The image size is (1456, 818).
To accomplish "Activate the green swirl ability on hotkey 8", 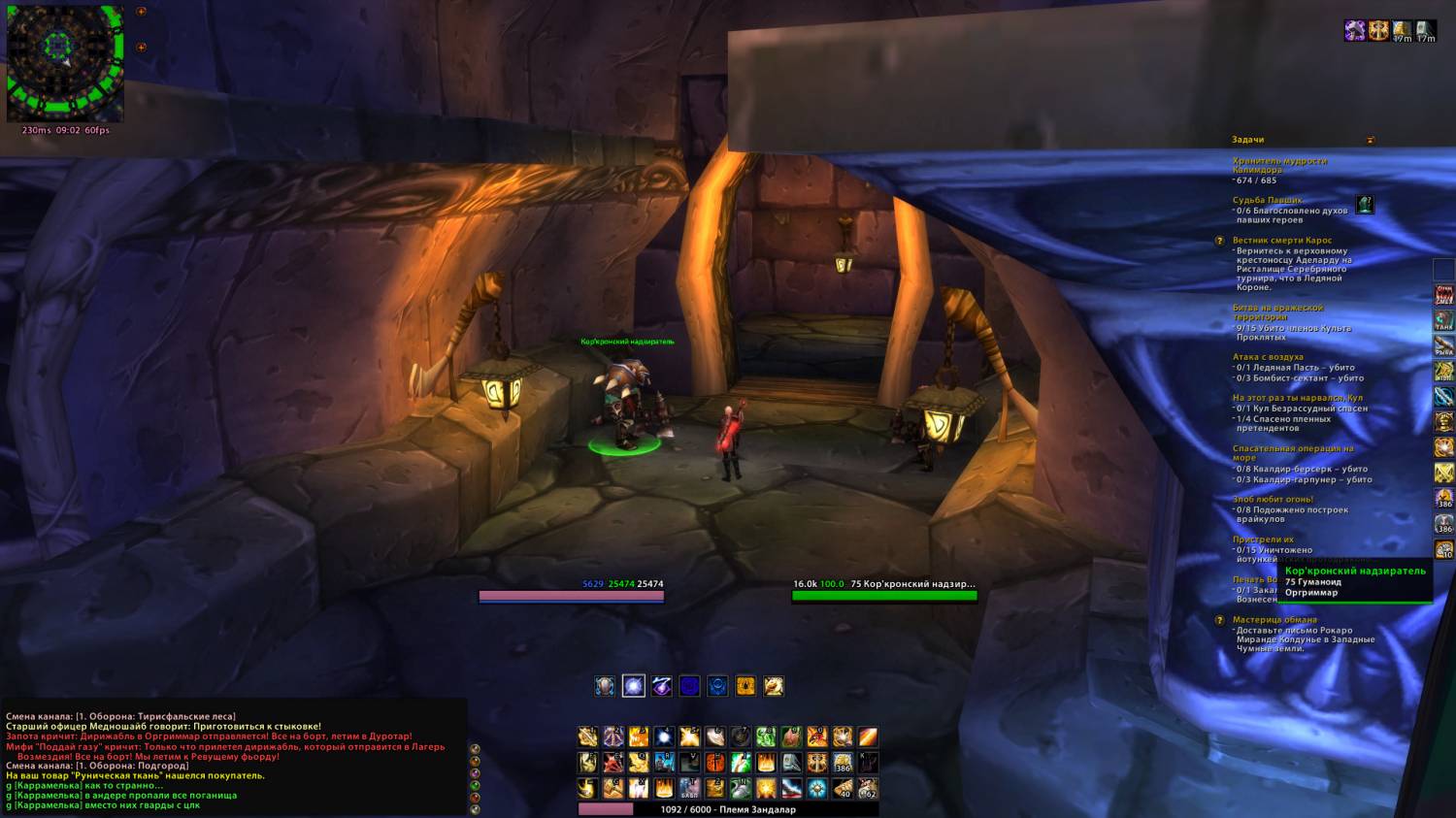I will tap(766, 737).
